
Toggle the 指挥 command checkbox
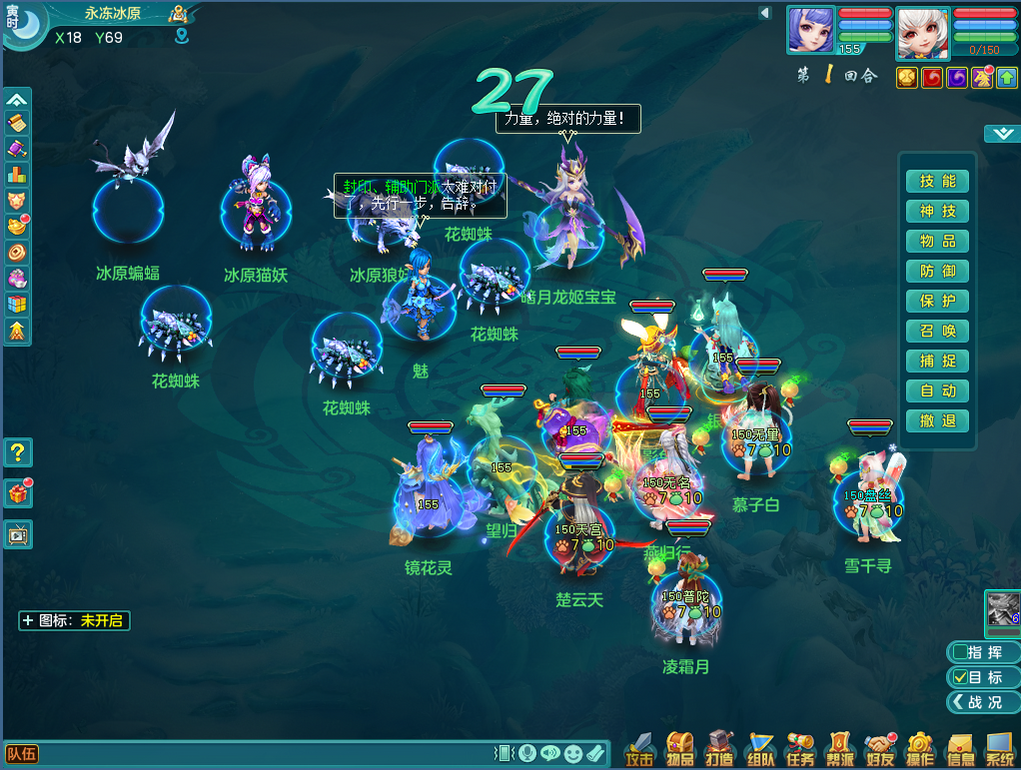tap(961, 653)
